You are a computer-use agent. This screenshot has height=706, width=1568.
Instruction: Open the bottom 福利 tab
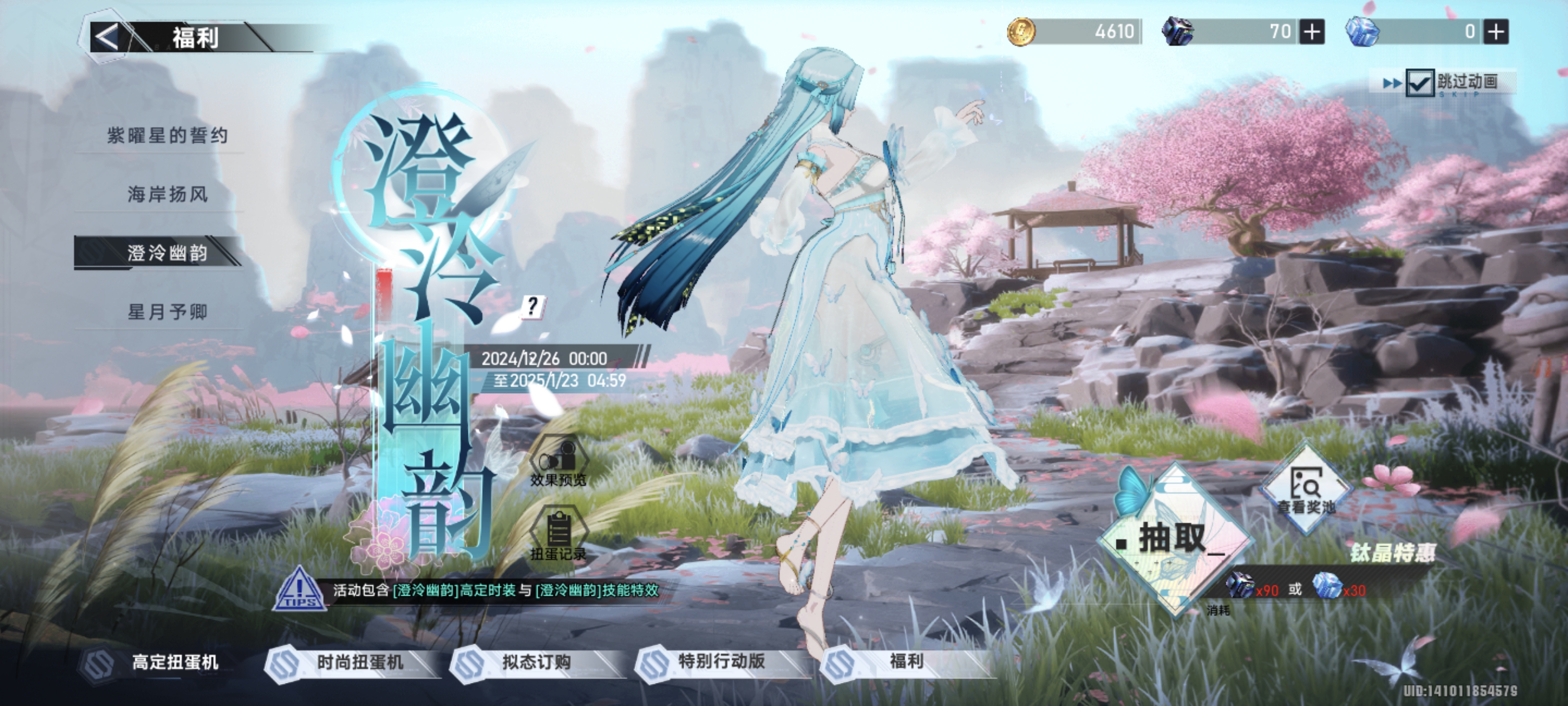pyautogui.click(x=906, y=662)
